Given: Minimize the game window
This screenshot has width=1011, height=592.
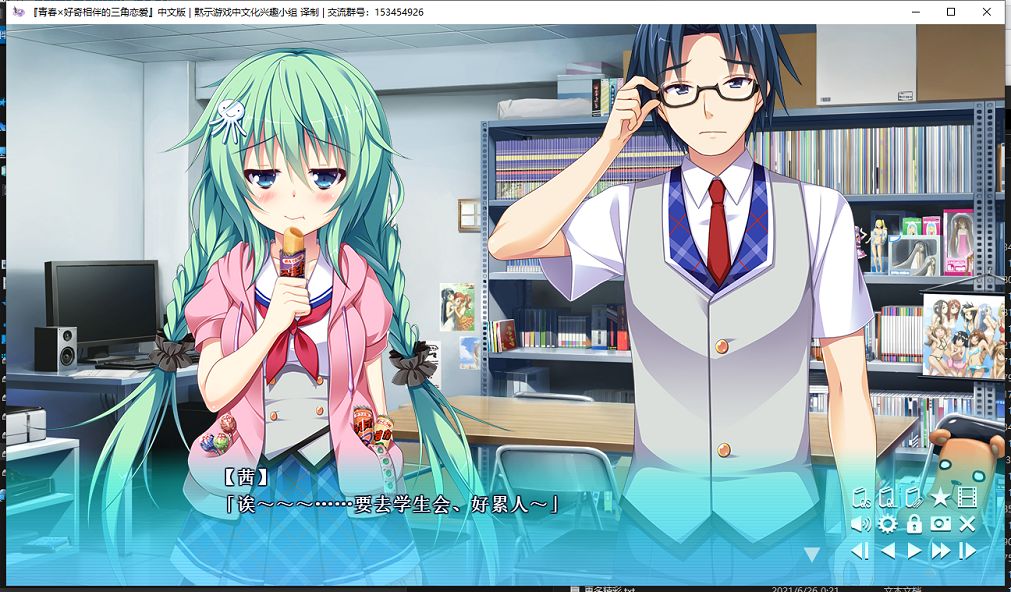Looking at the screenshot, I should 915,12.
